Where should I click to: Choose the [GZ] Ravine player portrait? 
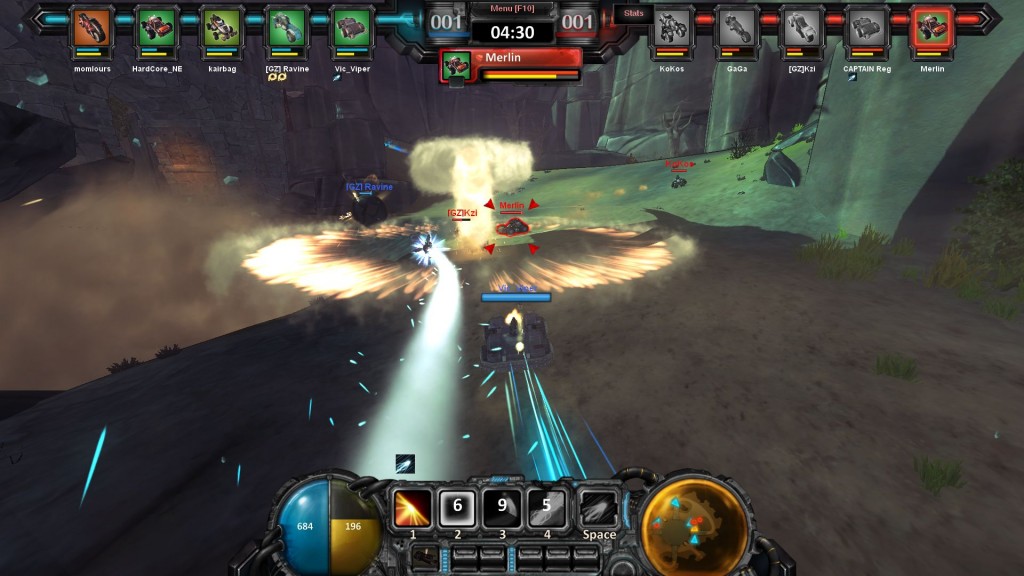click(x=286, y=27)
